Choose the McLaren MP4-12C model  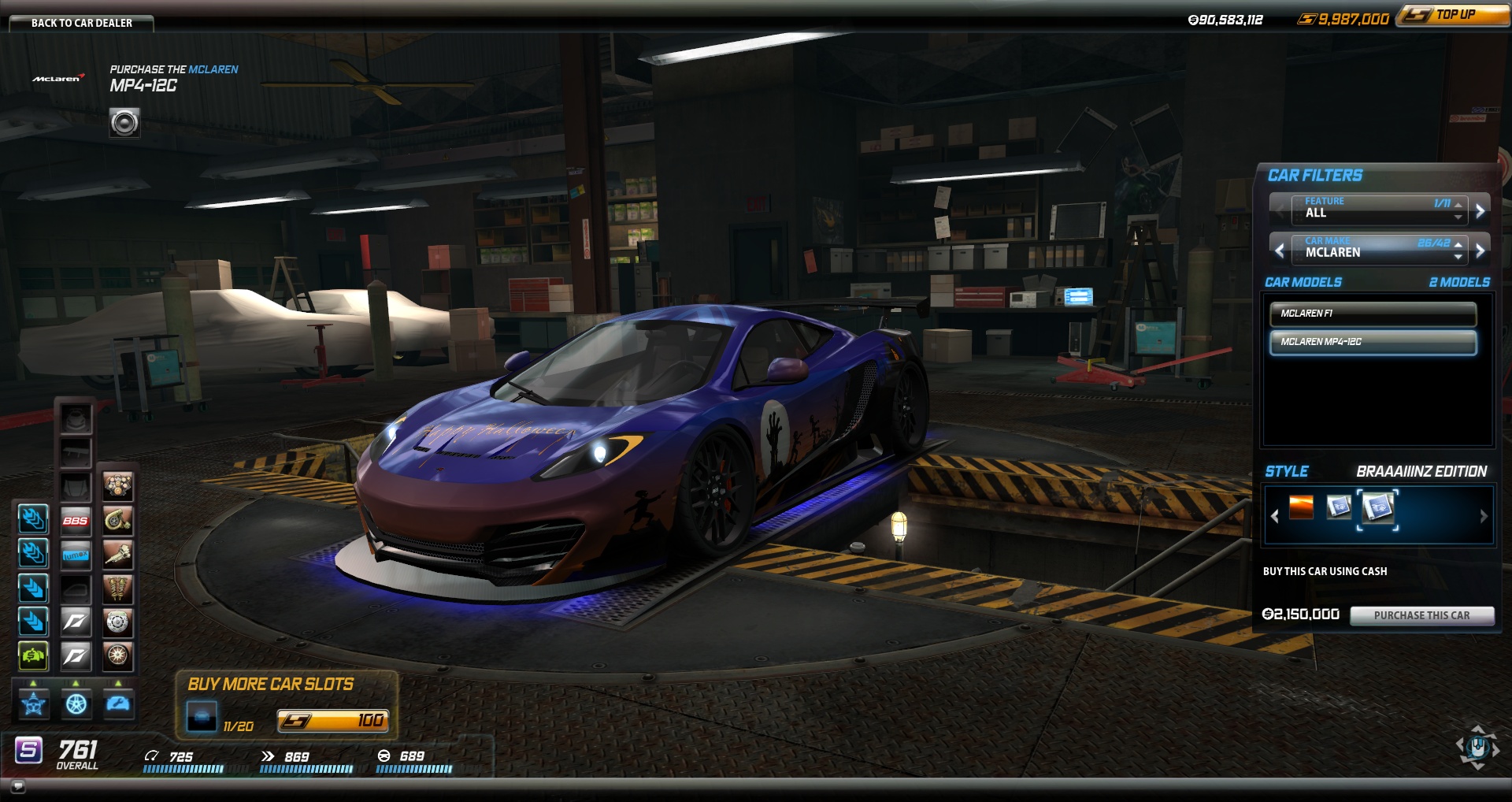click(1373, 342)
